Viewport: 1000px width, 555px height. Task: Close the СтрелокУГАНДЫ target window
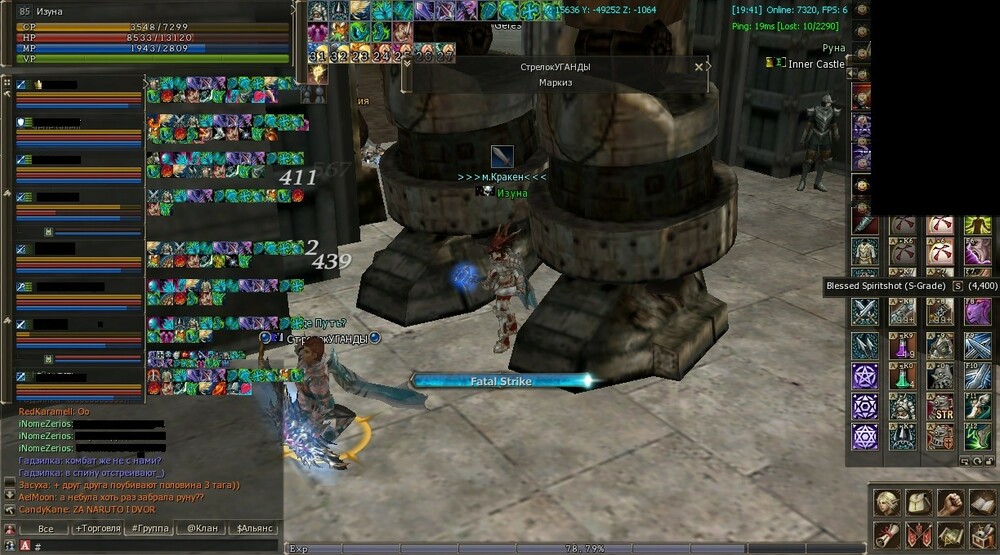pyautogui.click(x=699, y=67)
